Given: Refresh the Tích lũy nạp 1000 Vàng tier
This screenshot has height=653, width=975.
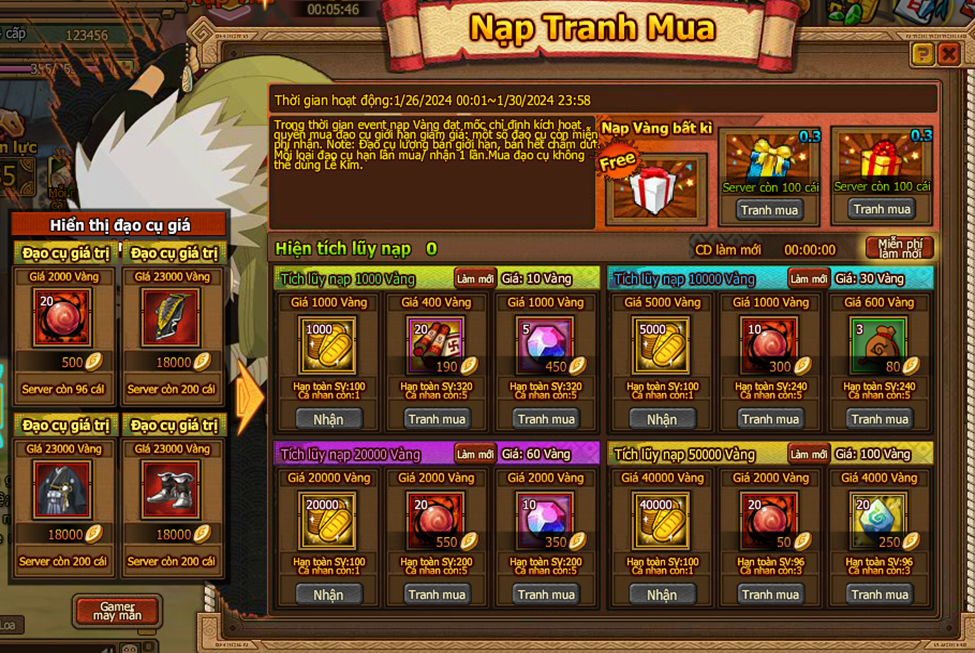Looking at the screenshot, I should (474, 278).
